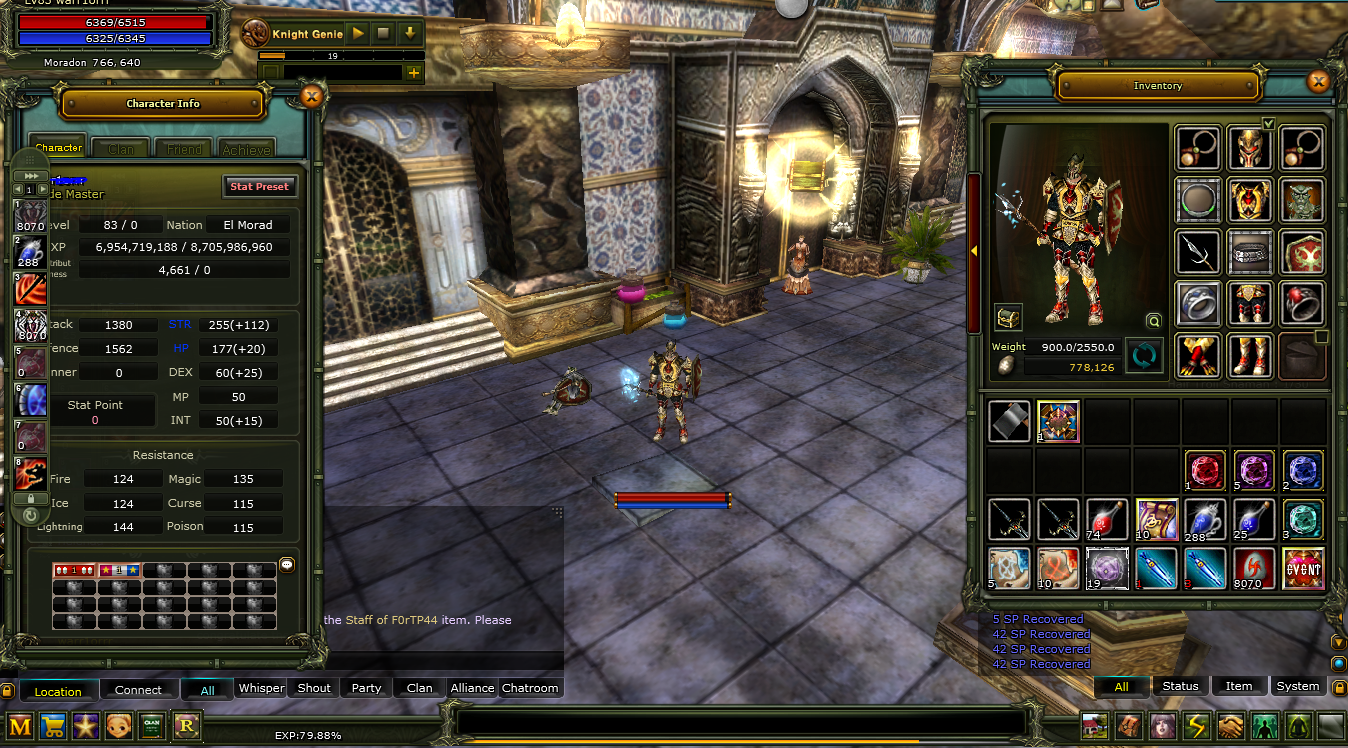Select the red potion stack of 74
Viewport: 1348px width, 748px height.
[x=1107, y=519]
